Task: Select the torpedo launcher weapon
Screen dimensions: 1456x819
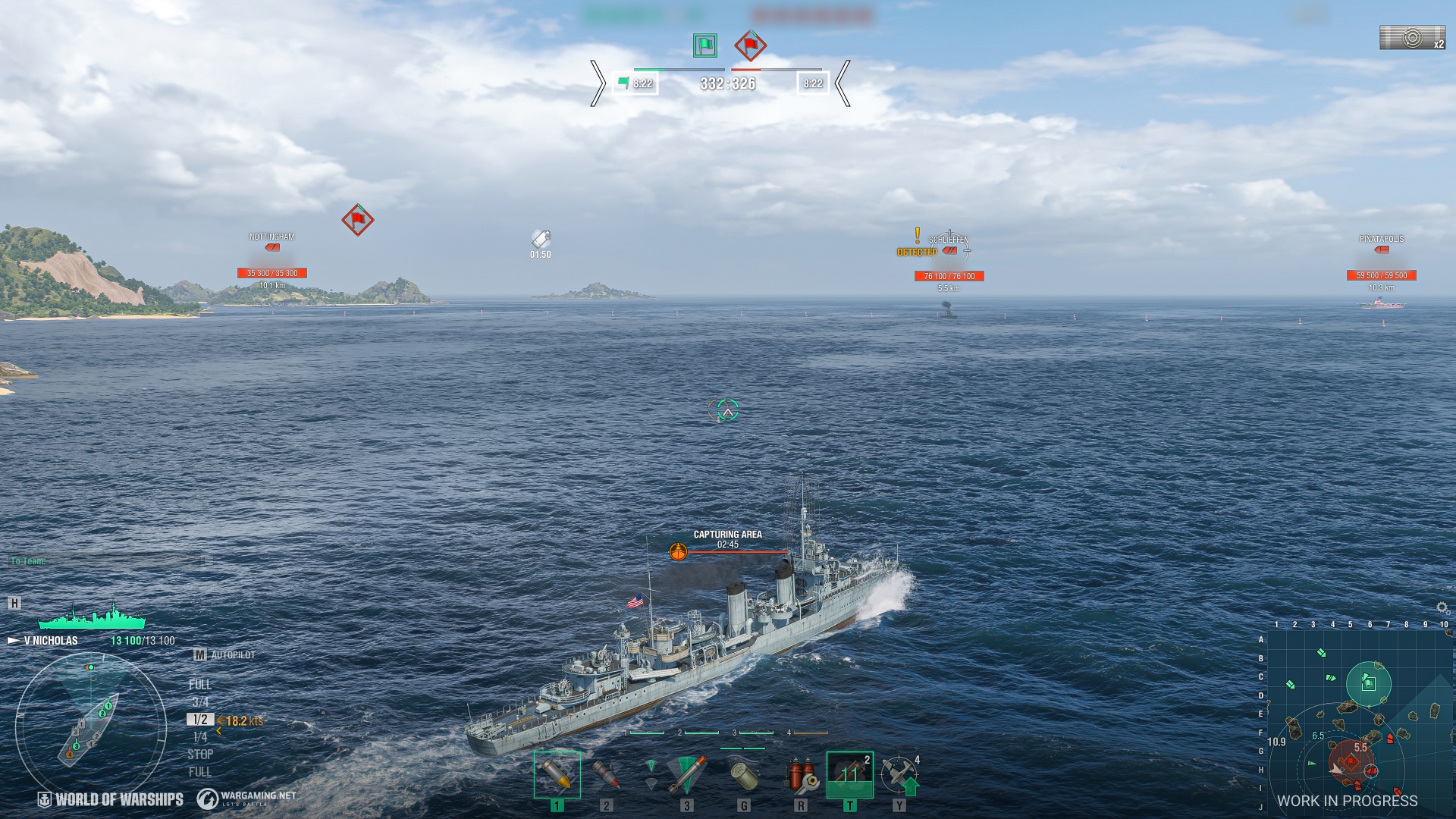Action: click(x=686, y=774)
